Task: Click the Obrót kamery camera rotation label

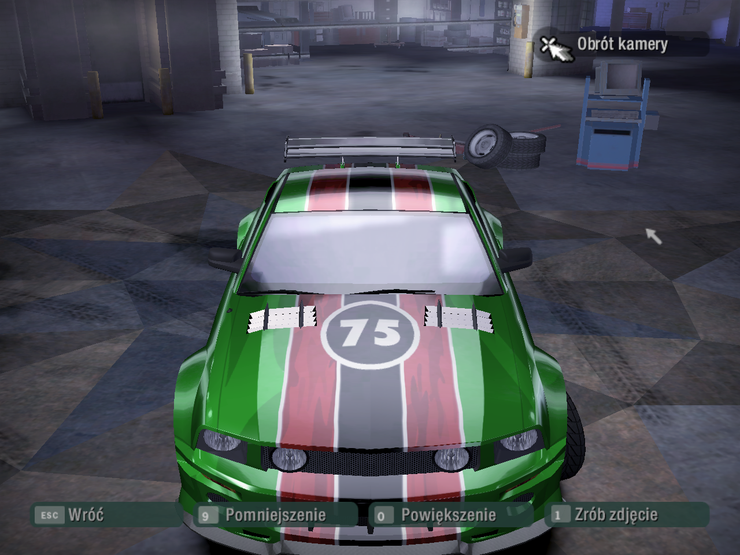Action: [x=621, y=44]
